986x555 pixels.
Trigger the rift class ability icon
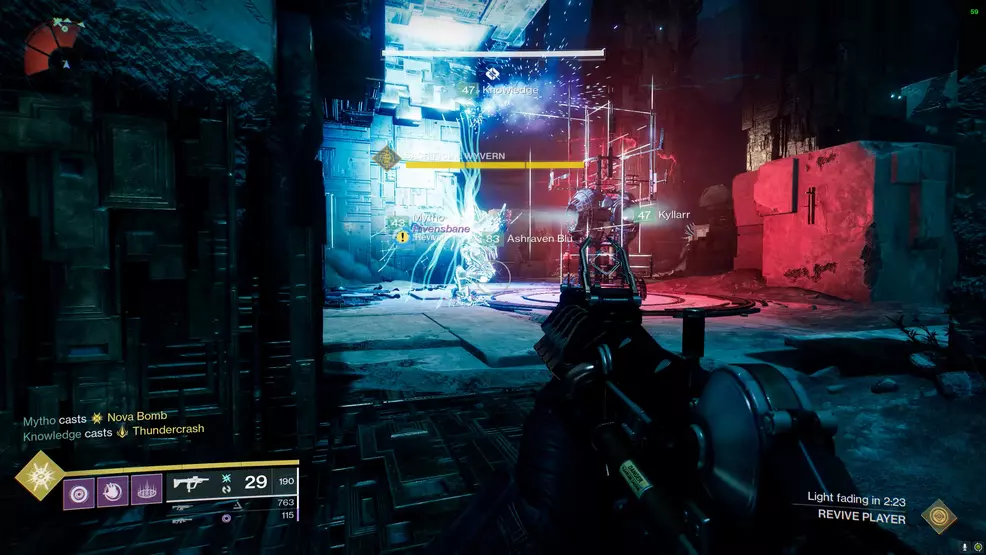(x=145, y=493)
